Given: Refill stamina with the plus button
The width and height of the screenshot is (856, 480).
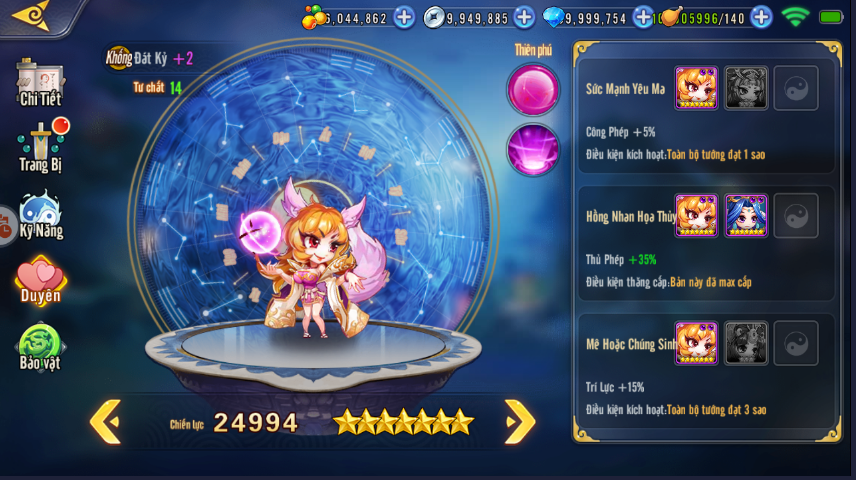Looking at the screenshot, I should [761, 17].
